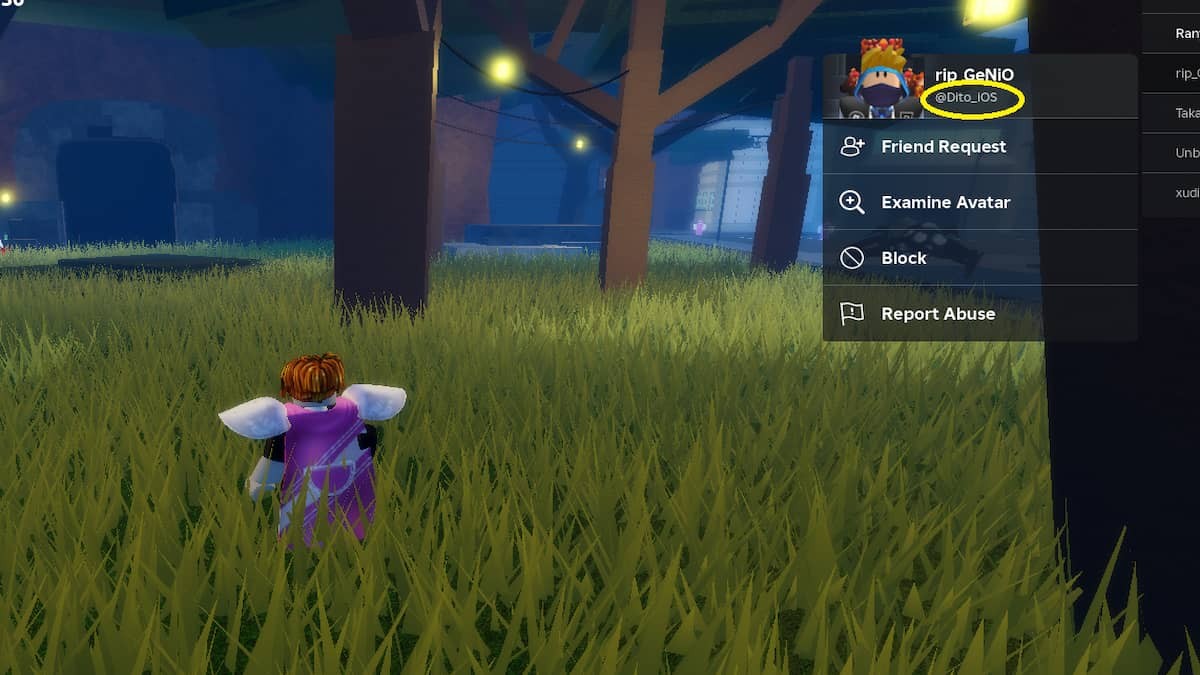1200x675 pixels.
Task: Click rip_GeNiO's avatar thumbnail
Action: [881, 82]
